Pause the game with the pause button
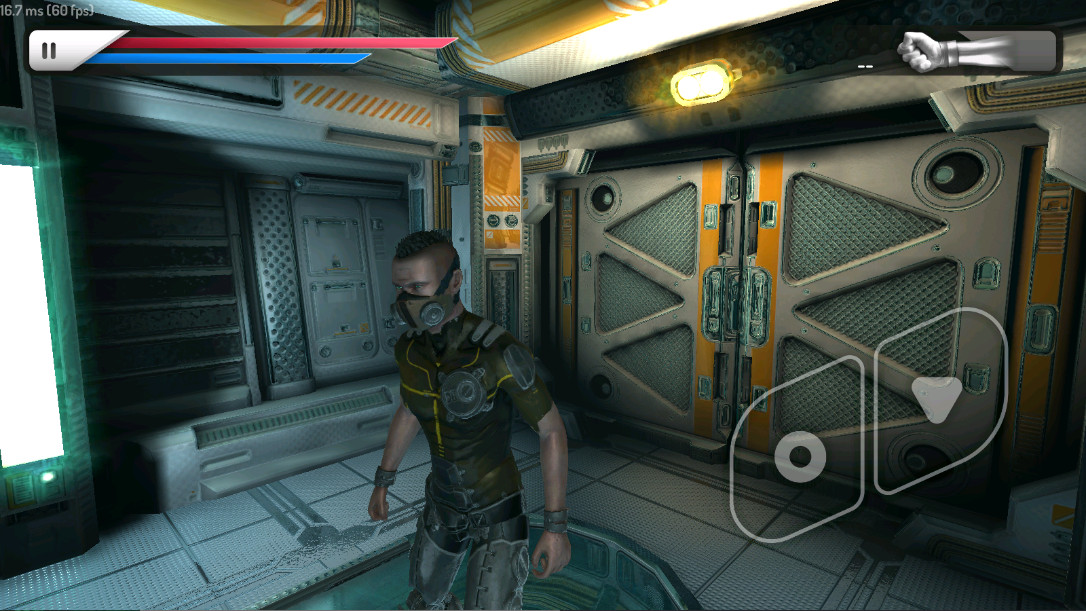1086x611 pixels. [49, 51]
